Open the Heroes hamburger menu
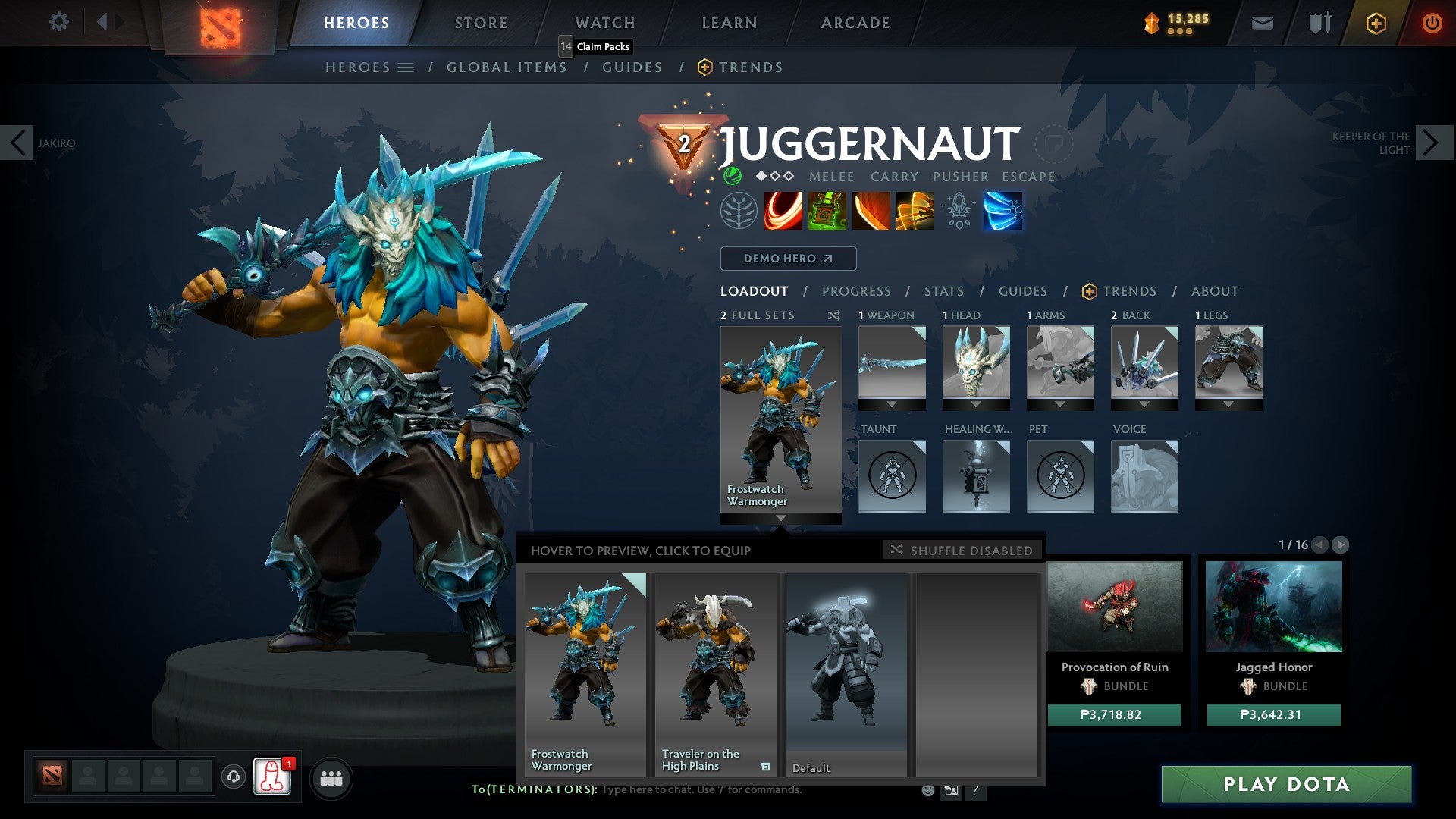Image resolution: width=1456 pixels, height=819 pixels. pyautogui.click(x=406, y=67)
